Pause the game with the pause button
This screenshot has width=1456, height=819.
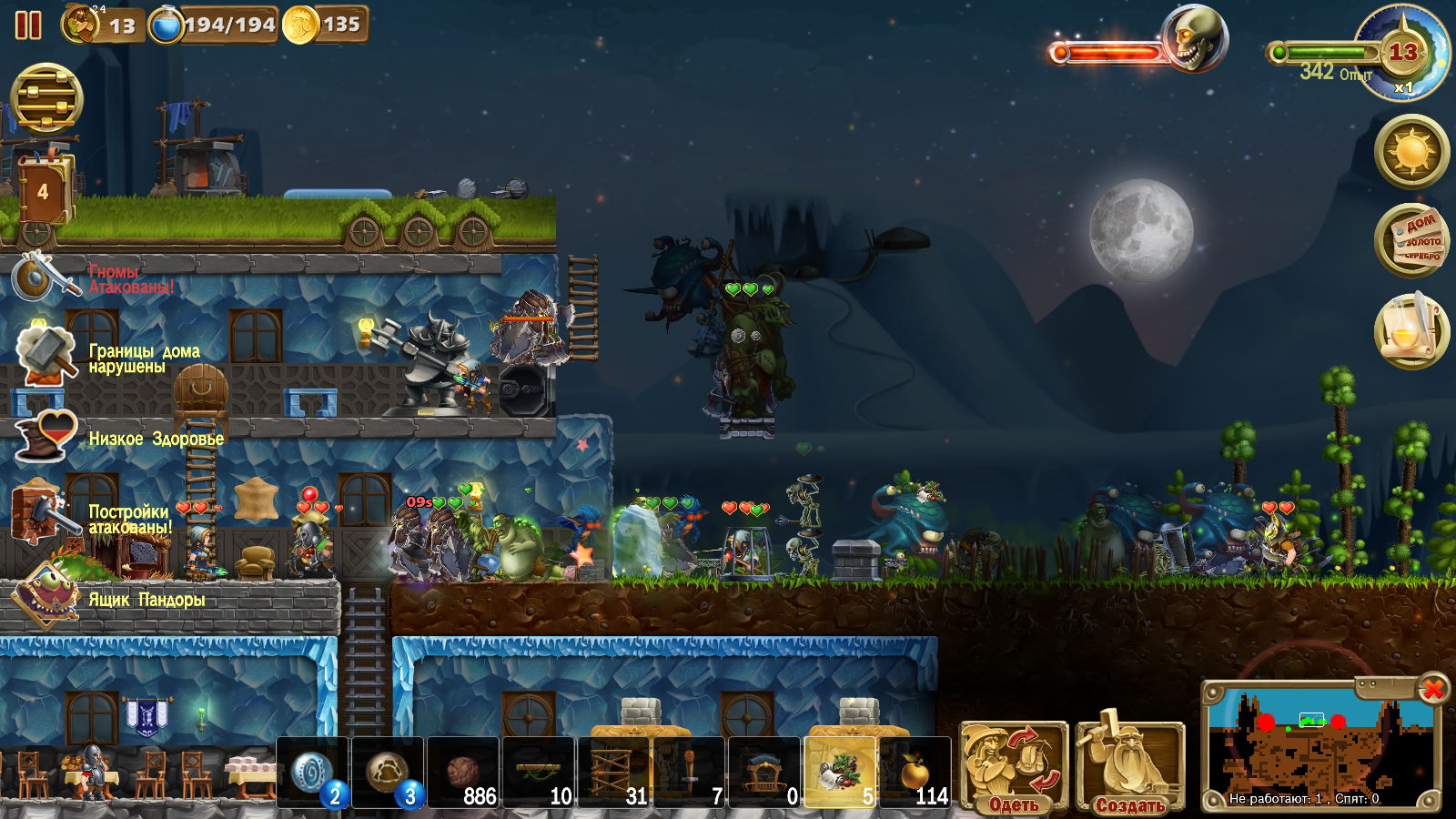click(28, 25)
